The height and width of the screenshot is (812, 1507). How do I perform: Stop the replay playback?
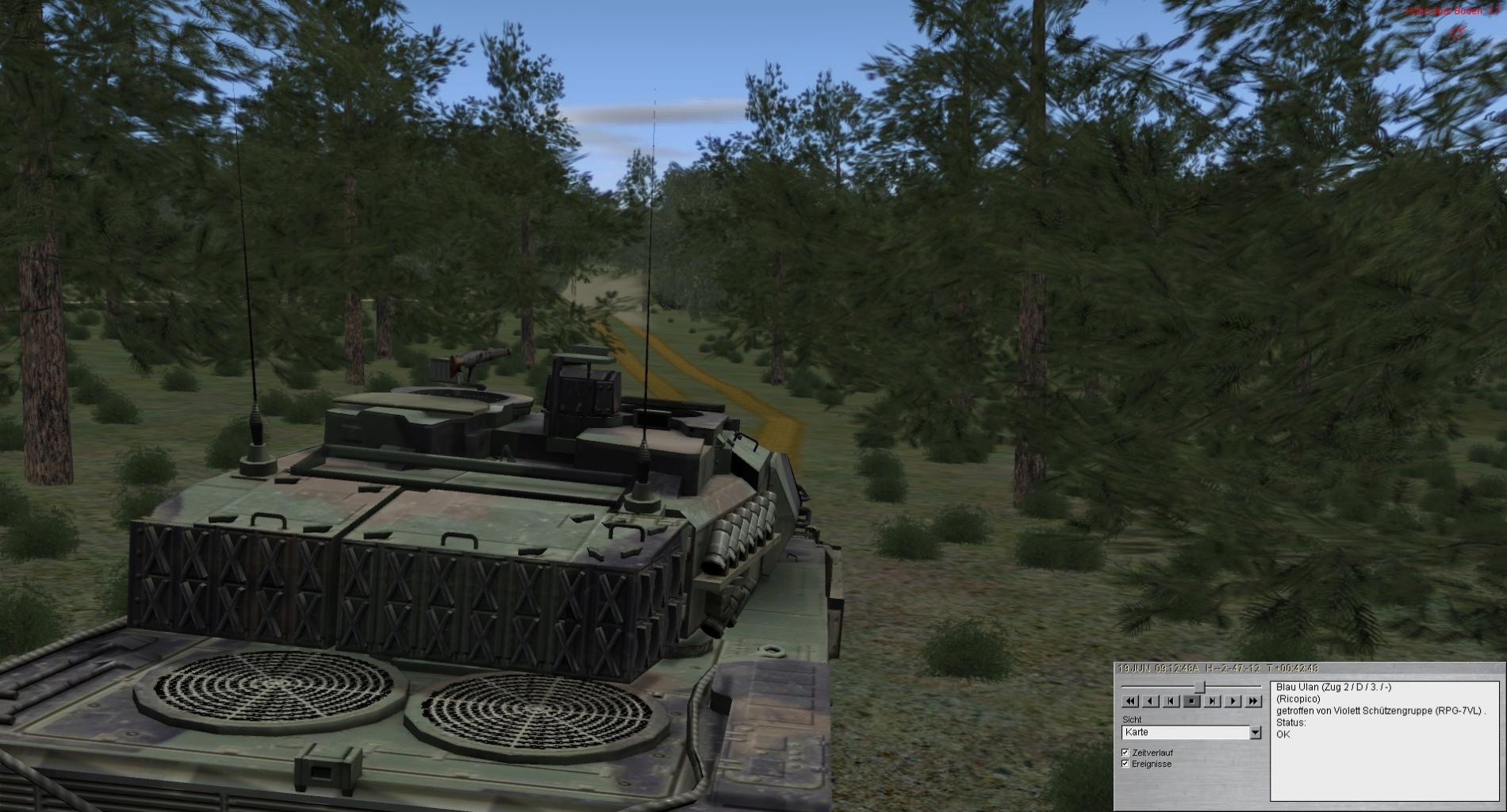click(x=1192, y=701)
